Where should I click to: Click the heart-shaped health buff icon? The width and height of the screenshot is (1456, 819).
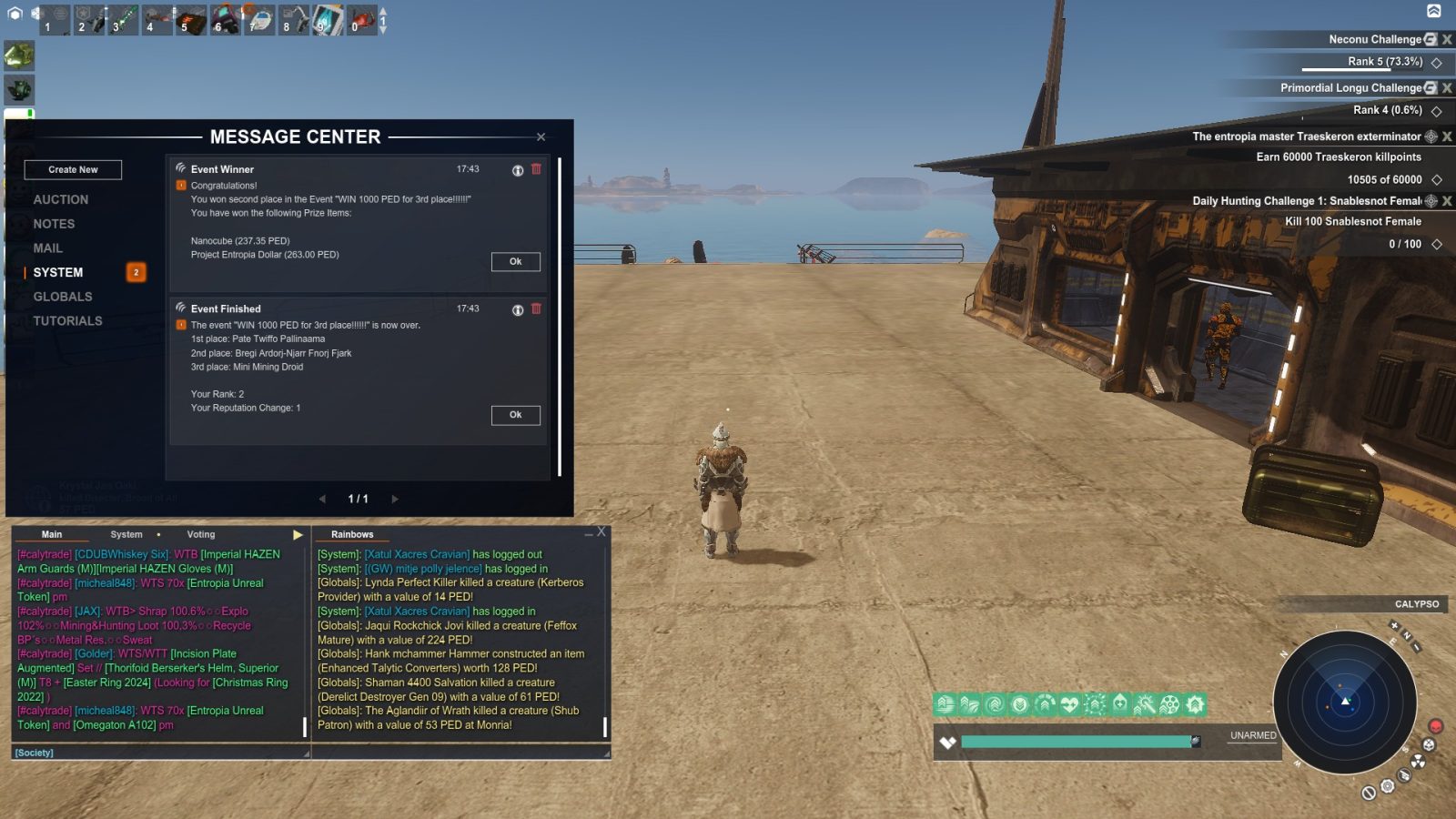1069,704
